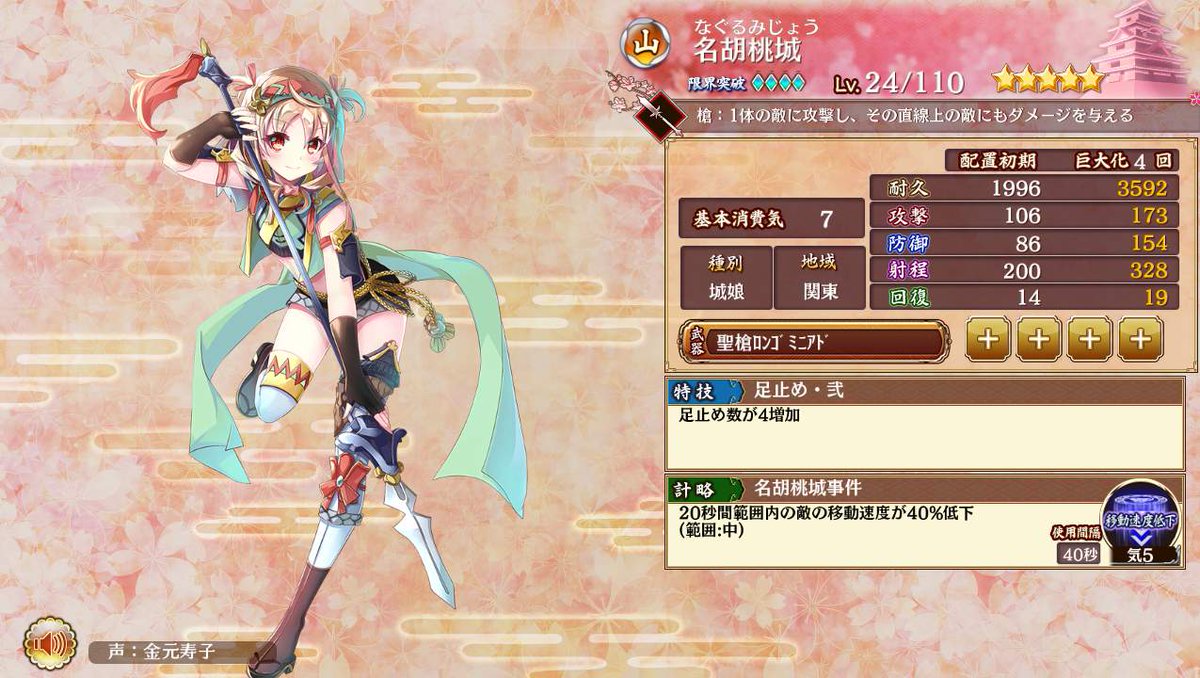
Task: Play the character voice sample
Action: click(x=46, y=645)
